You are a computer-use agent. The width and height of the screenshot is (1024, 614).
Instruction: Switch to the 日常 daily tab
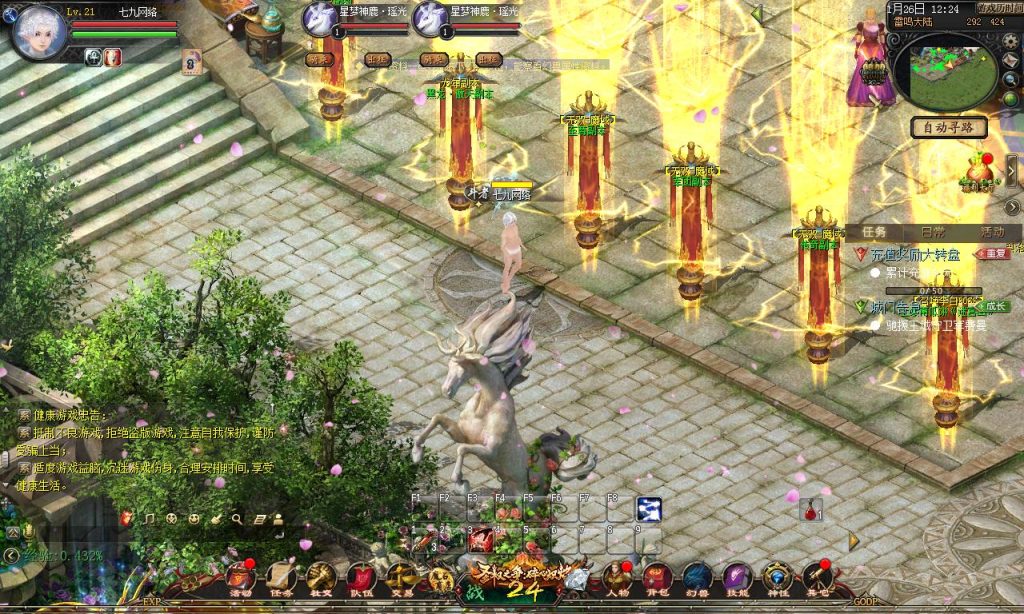pyautogui.click(x=932, y=232)
